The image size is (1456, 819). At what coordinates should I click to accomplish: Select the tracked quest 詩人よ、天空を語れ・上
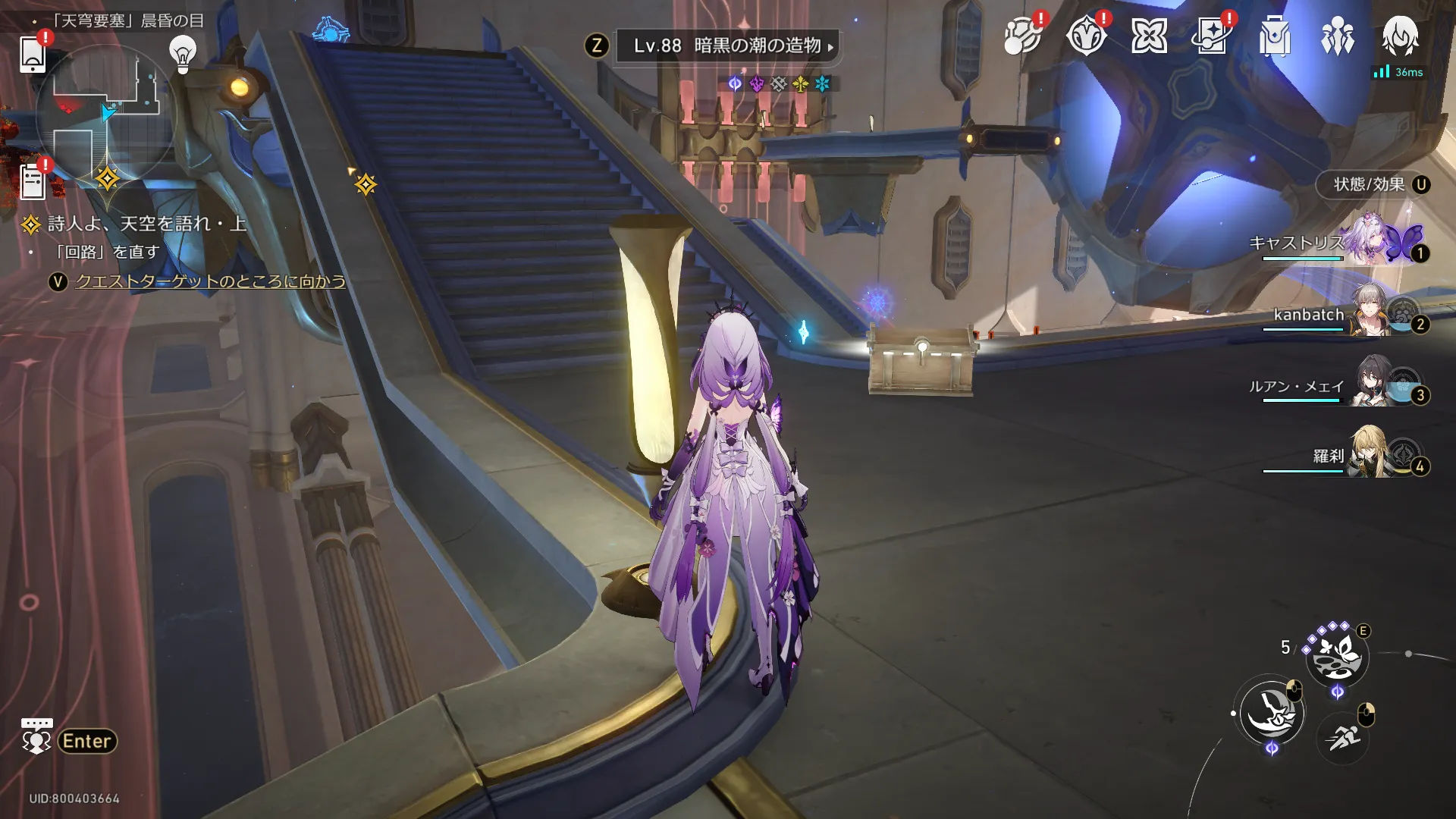pos(146,224)
